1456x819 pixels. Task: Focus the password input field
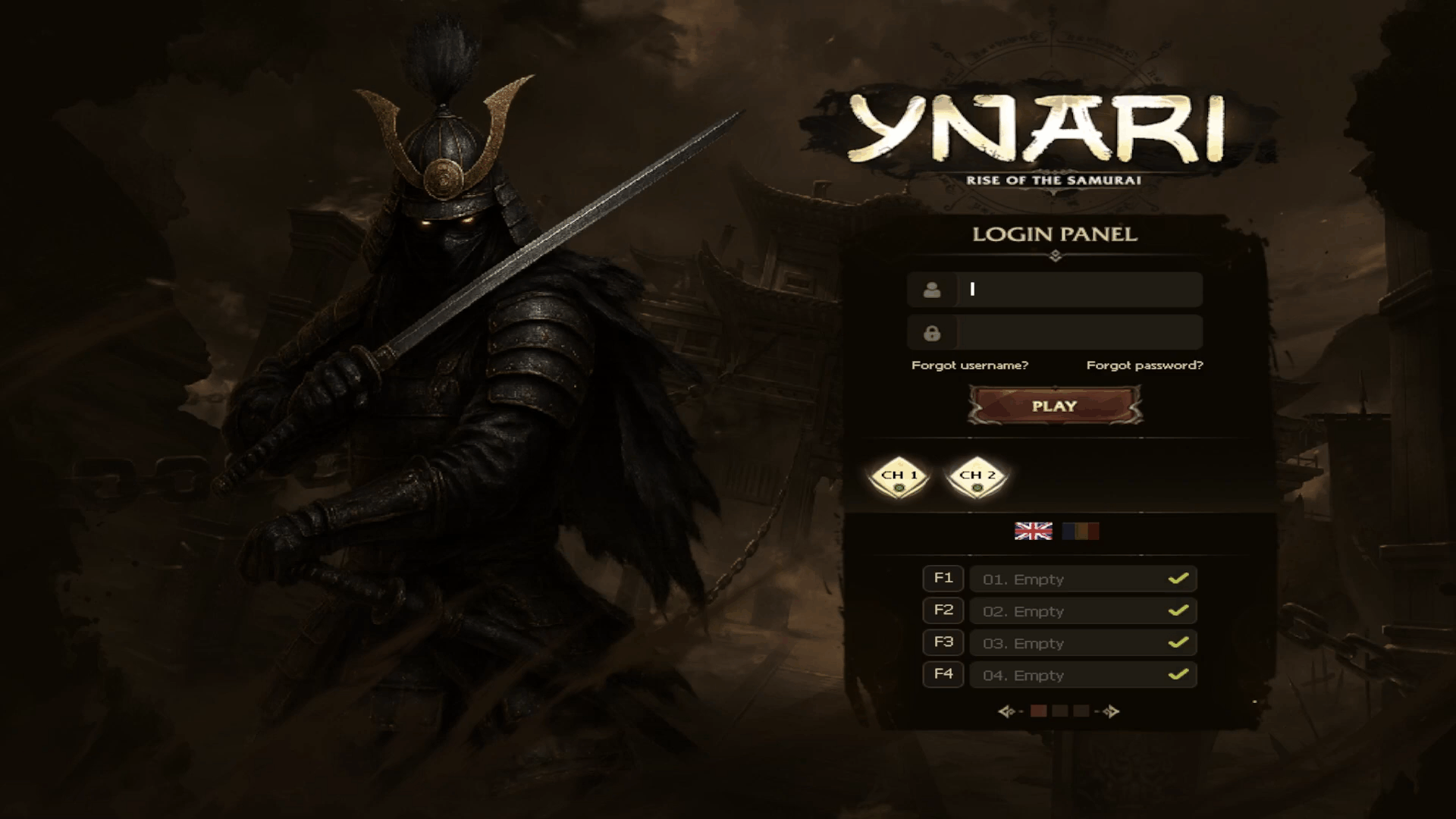[x=1078, y=333]
